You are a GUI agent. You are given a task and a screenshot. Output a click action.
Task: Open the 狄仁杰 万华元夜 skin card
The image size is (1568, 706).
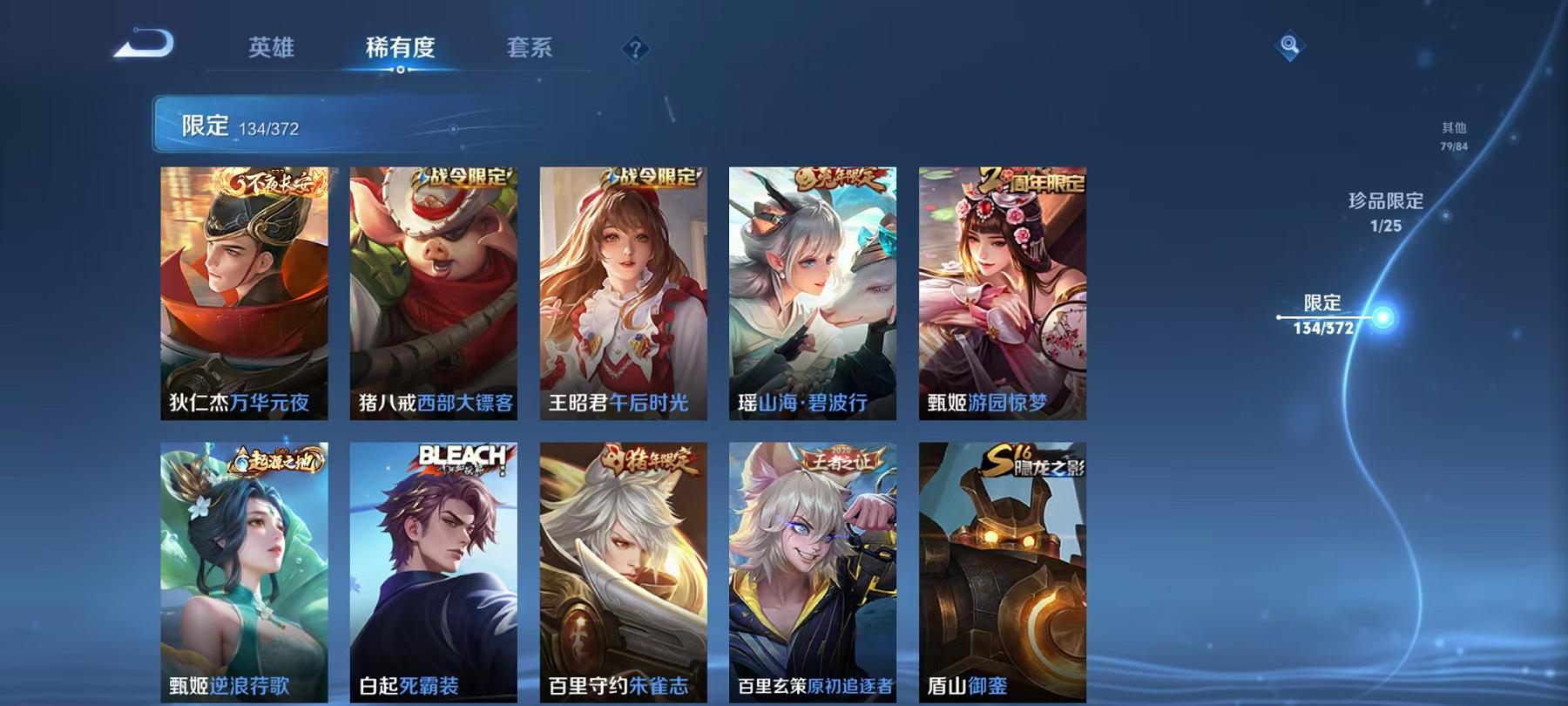244,288
